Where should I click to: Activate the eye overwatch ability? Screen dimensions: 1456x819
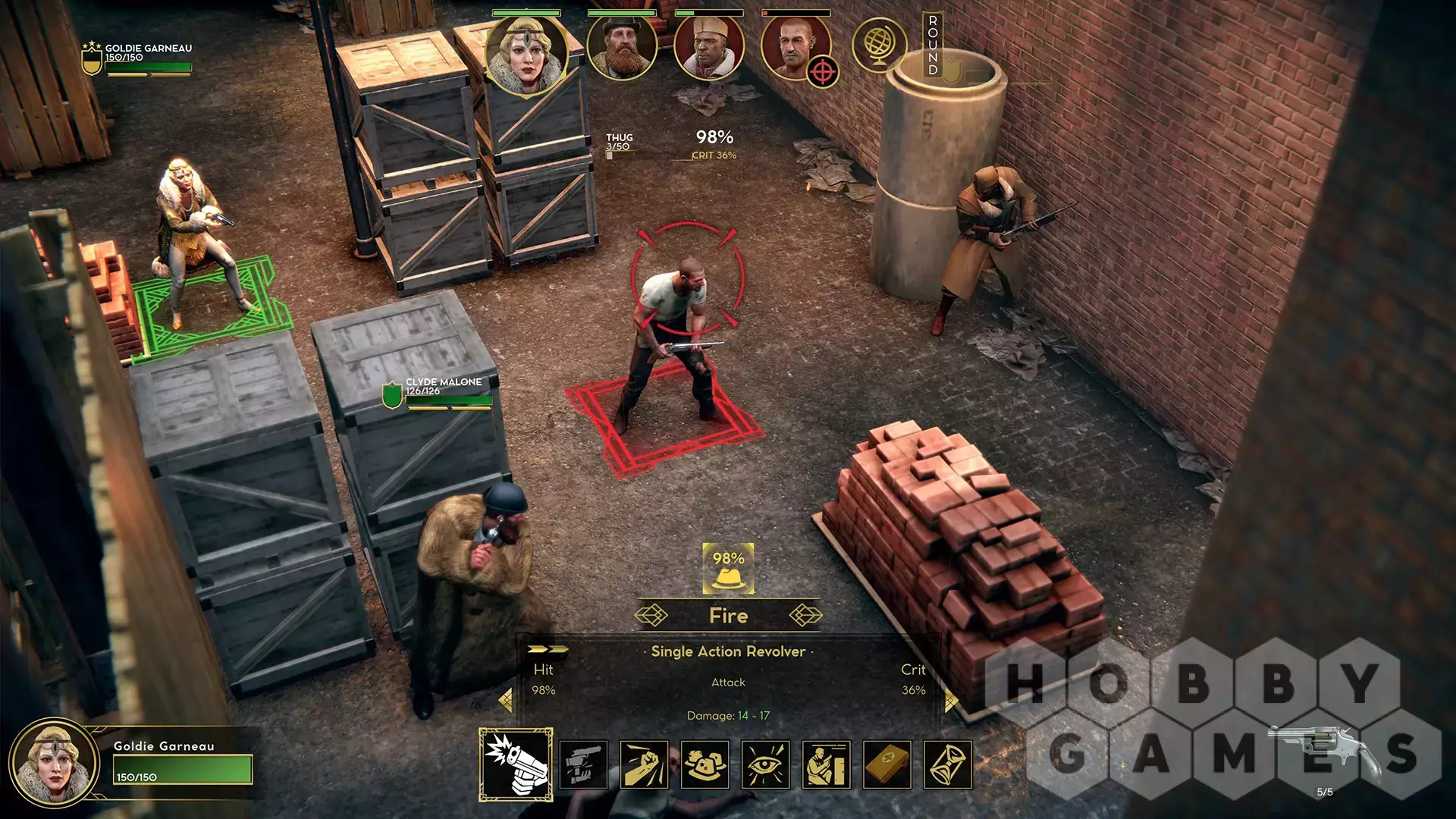click(x=766, y=764)
